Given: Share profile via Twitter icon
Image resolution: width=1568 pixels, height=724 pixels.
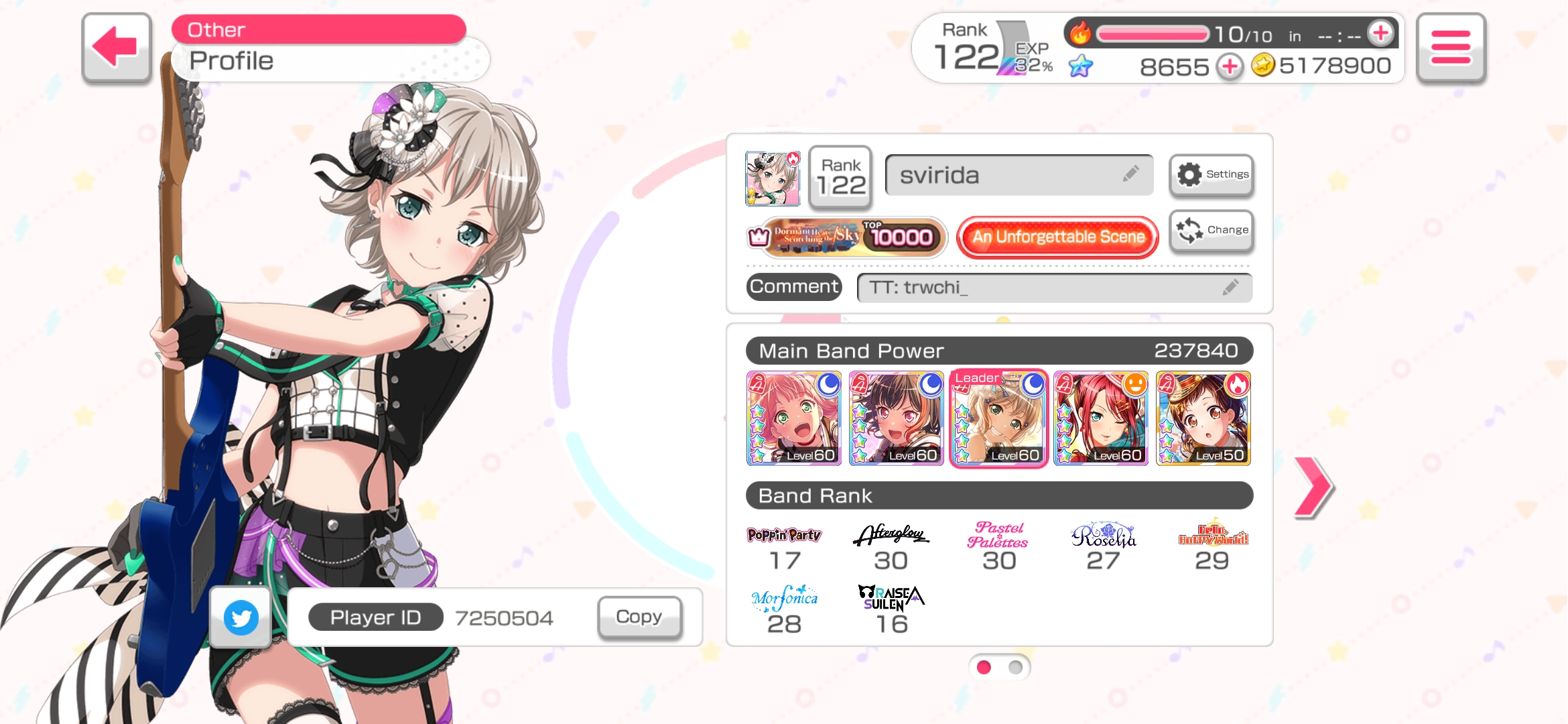Looking at the screenshot, I should (x=241, y=617).
